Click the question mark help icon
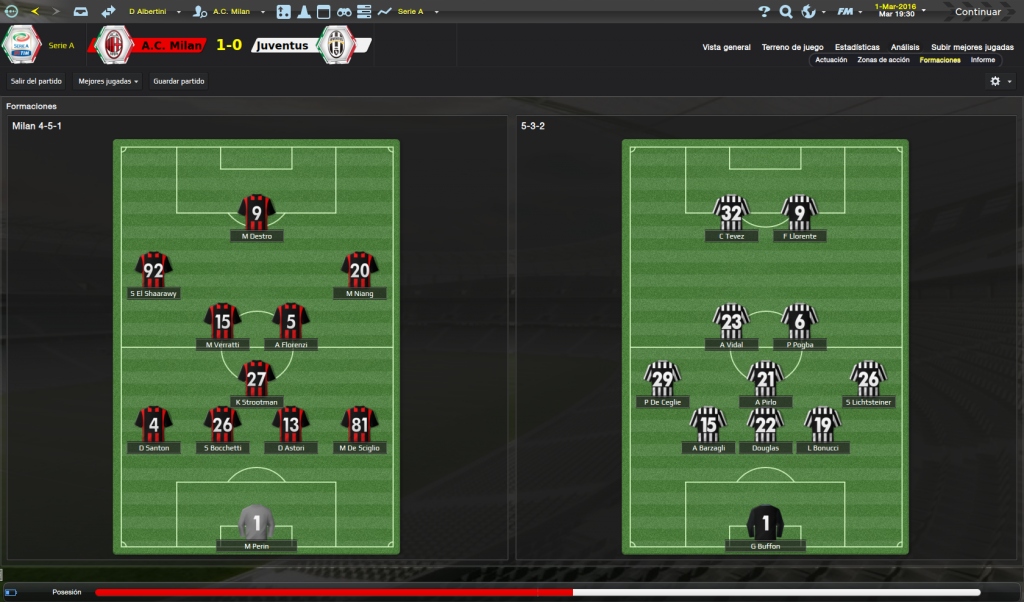The image size is (1024, 602). coord(764,12)
